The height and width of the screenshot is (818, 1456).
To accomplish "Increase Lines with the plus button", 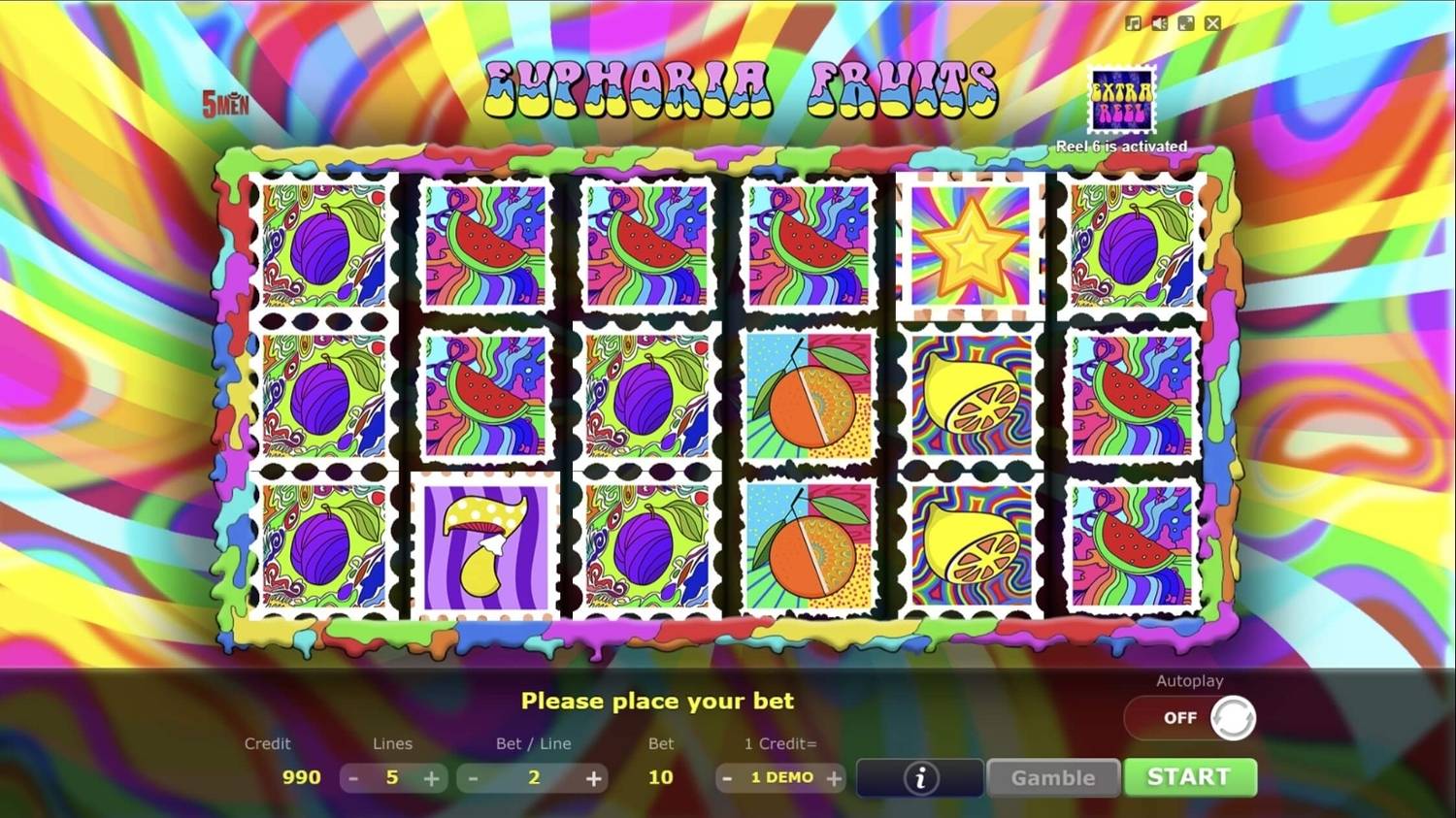I will tap(431, 777).
